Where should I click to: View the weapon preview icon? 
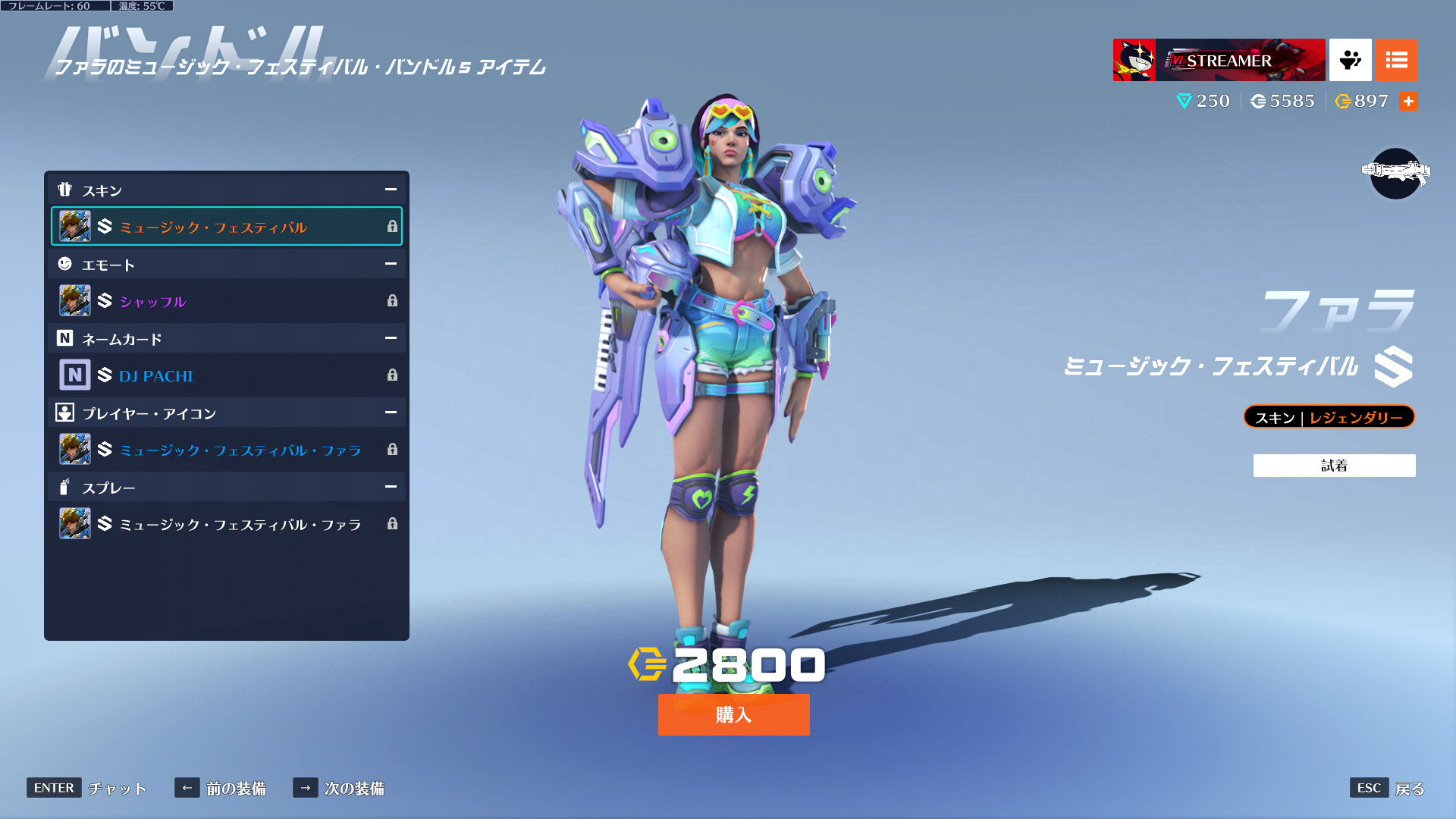coord(1395,173)
